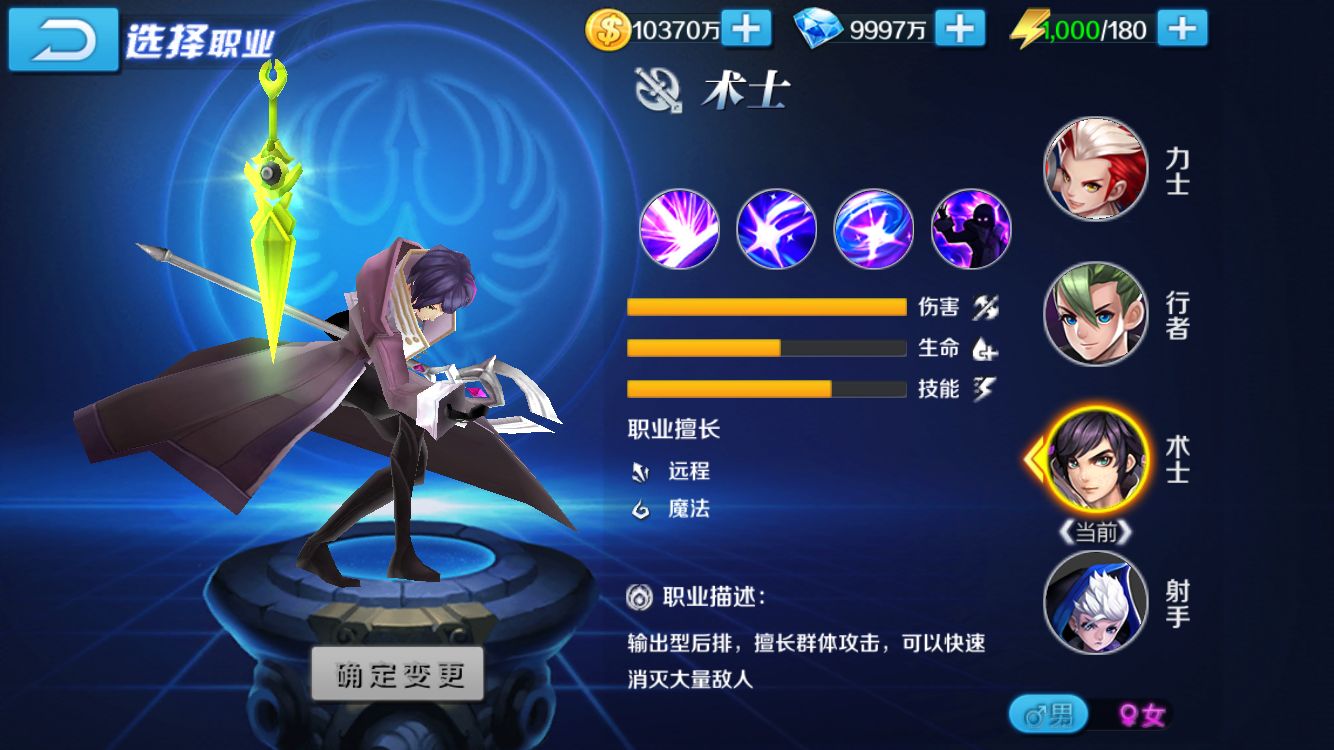Open the fourth shadow assassin skill icon
This screenshot has width=1334, height=750.
971,230
